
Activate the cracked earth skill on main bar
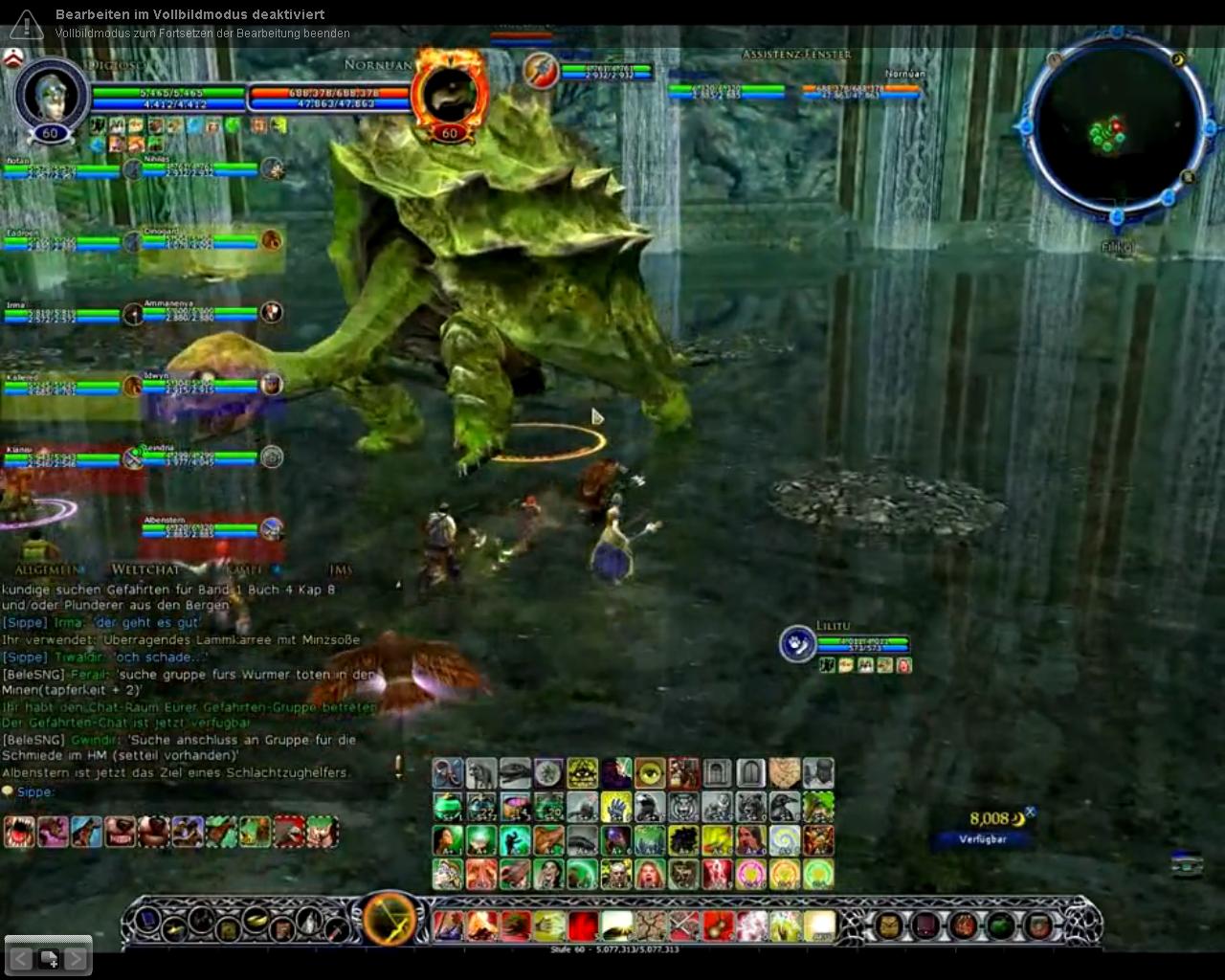coord(651,925)
